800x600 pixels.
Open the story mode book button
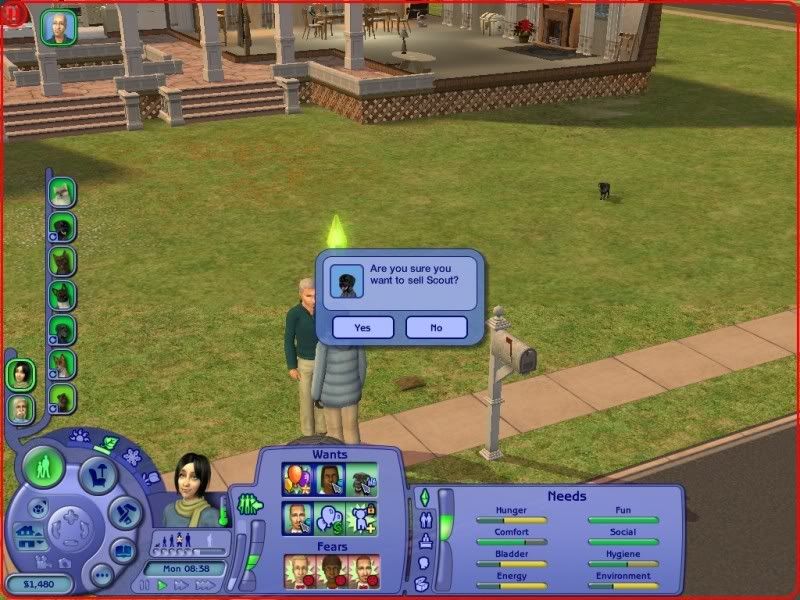point(122,549)
